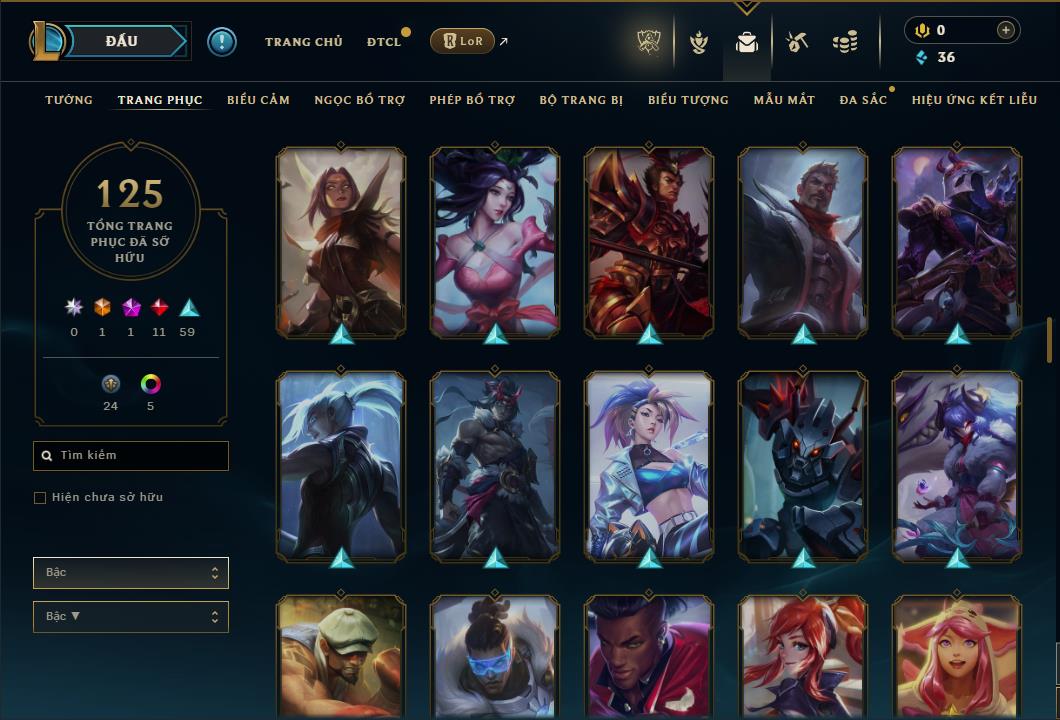Viewport: 1060px width, 720px height.
Task: Open the Bậc ▼ sort dropdown
Action: 131,617
